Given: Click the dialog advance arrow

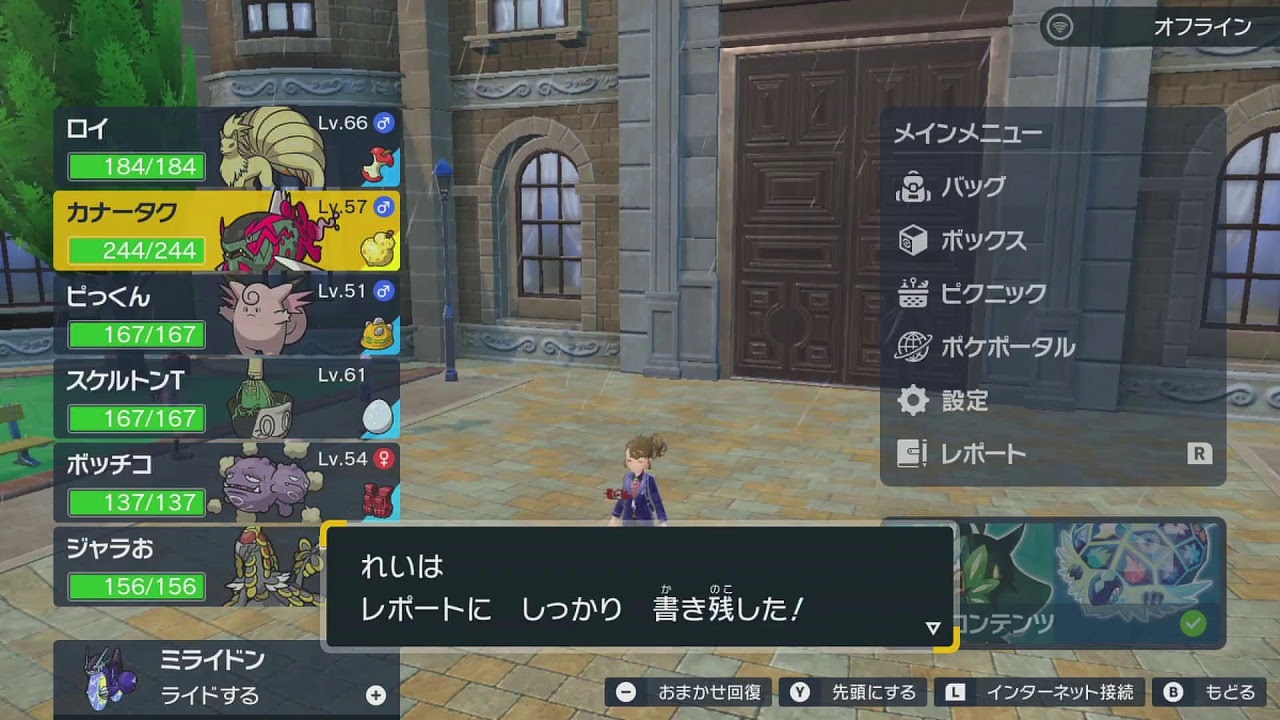Looking at the screenshot, I should [x=933, y=628].
